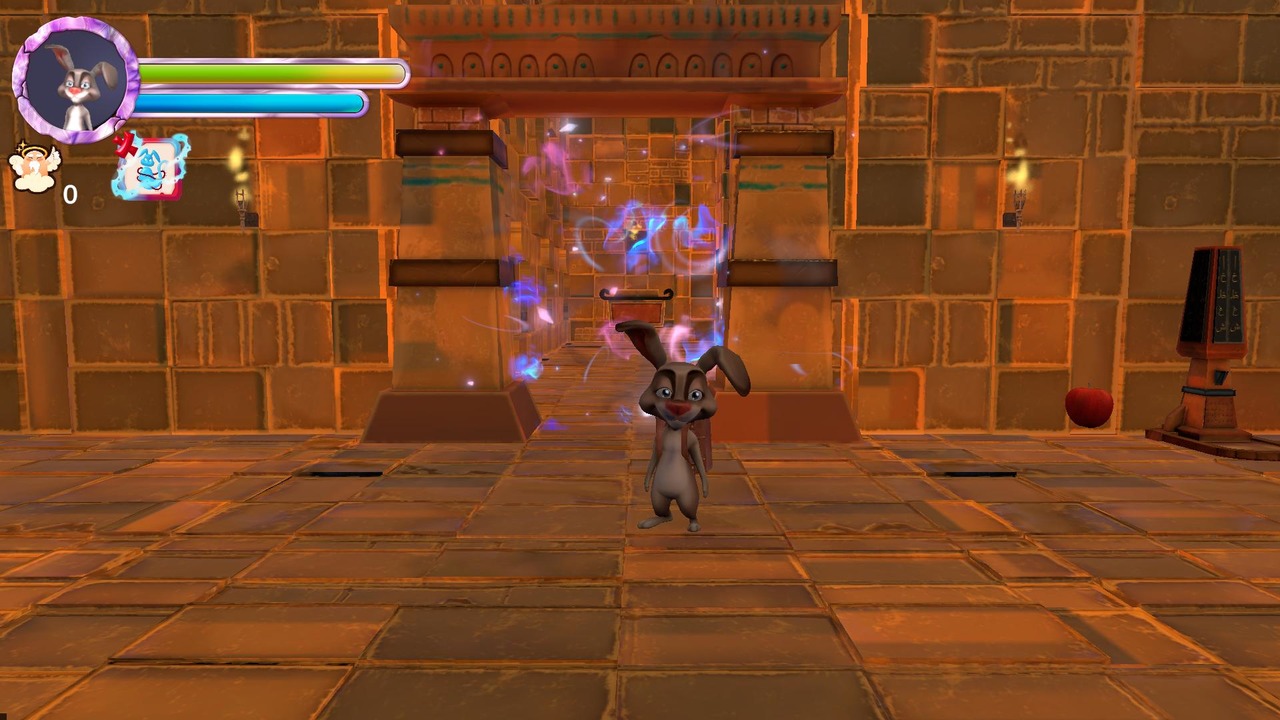1280x720 pixels.
Task: Click the angel-on-cloud collectible icon
Action: (x=35, y=165)
